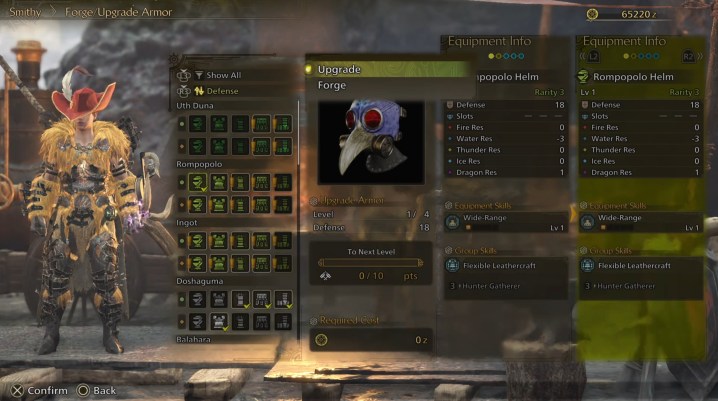
Task: Open the Show All filter
Action: click(x=223, y=75)
